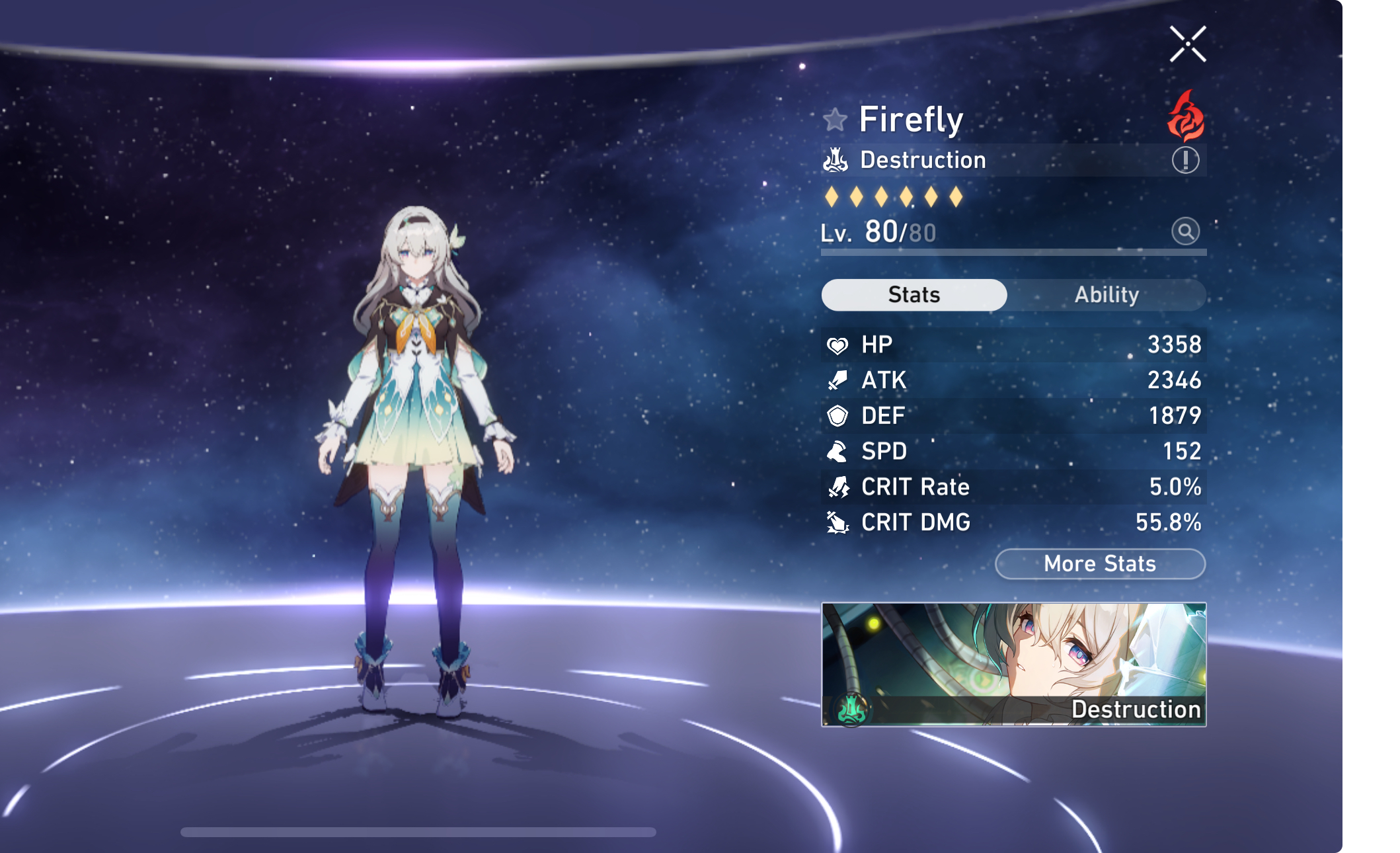Click the CRIT DMG stat icon
This screenshot has height=853, width=1400.
pos(837,522)
